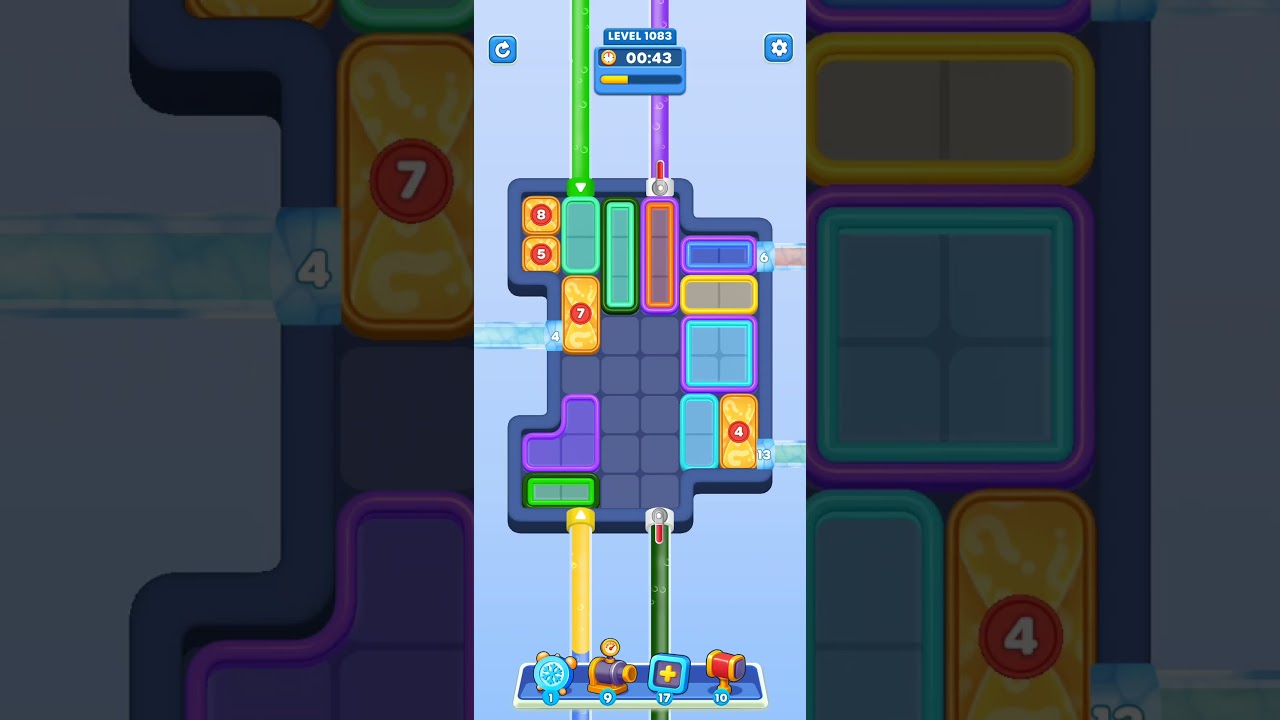The height and width of the screenshot is (720, 1280).
Task: Select the green horizontal block at bottom
Action: coord(560,491)
